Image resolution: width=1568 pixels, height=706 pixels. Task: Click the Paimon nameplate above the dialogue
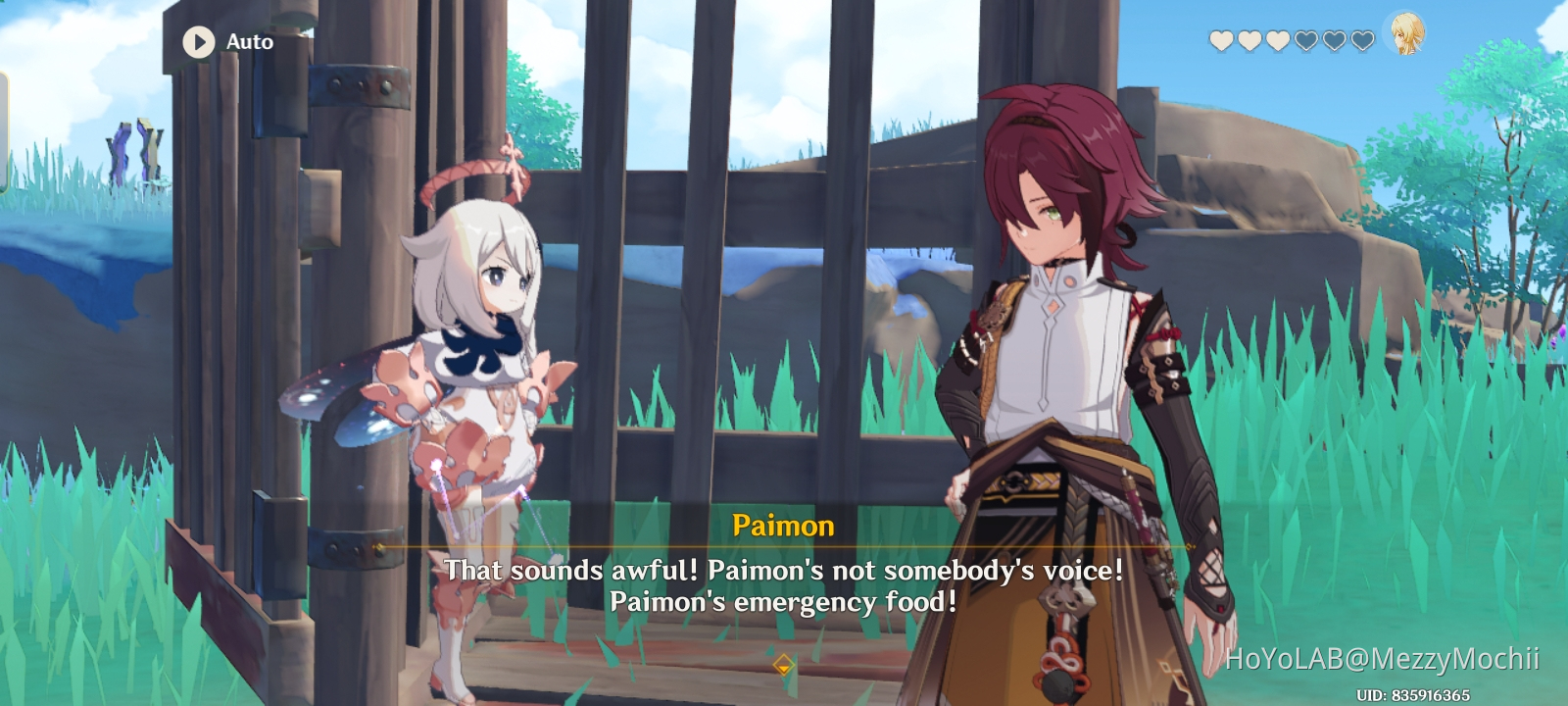[x=784, y=526]
